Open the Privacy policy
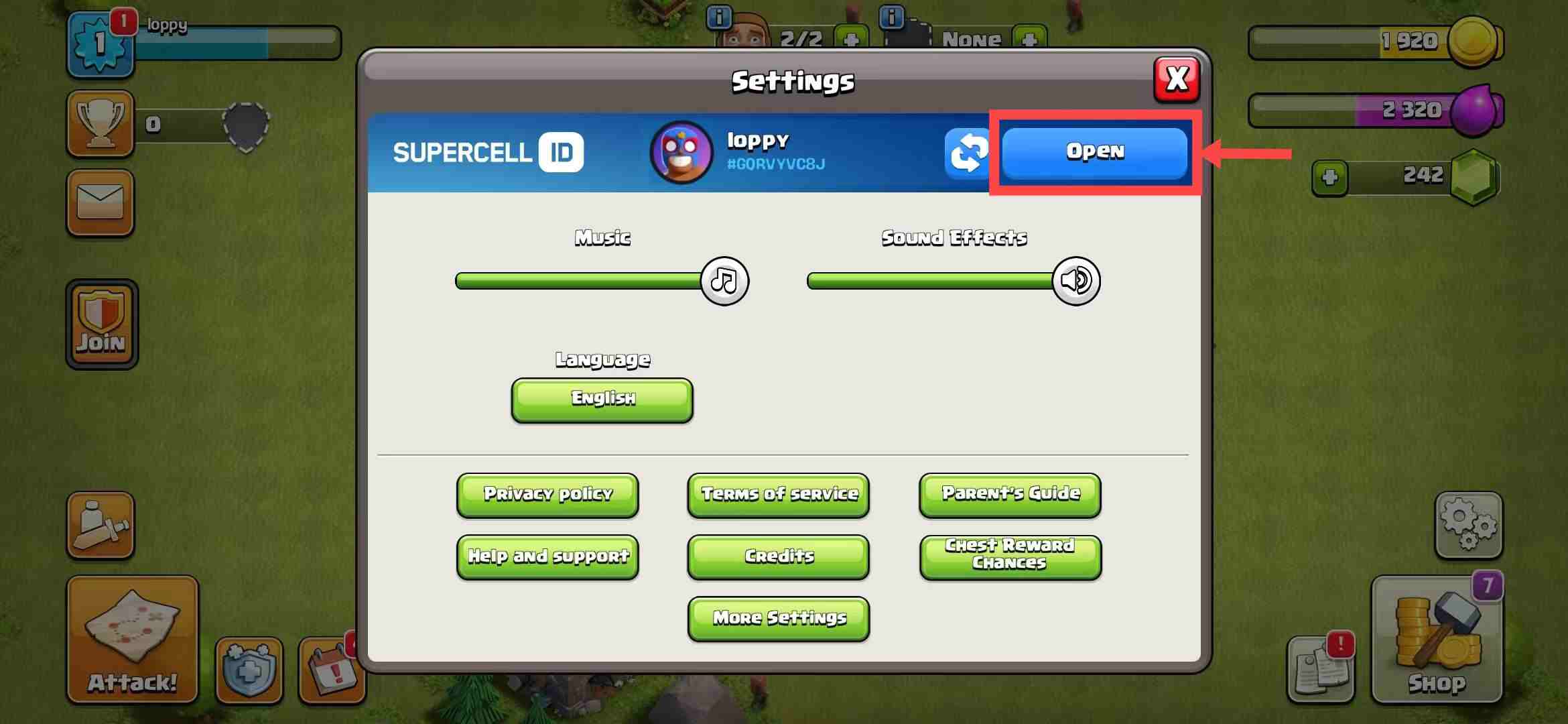The image size is (1568, 724). 547,495
